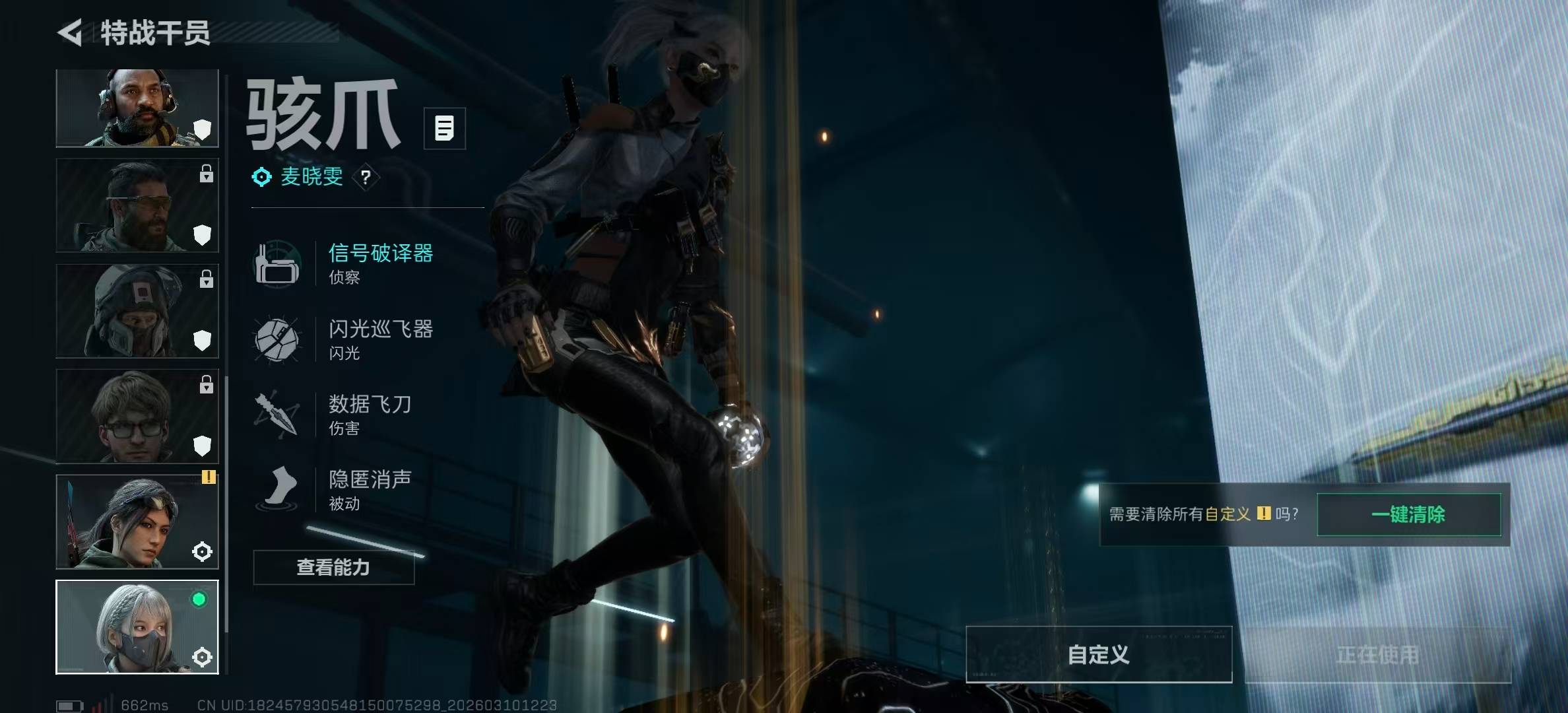
Task: View the 信号破译器 ability
Action: pyautogui.click(x=380, y=263)
